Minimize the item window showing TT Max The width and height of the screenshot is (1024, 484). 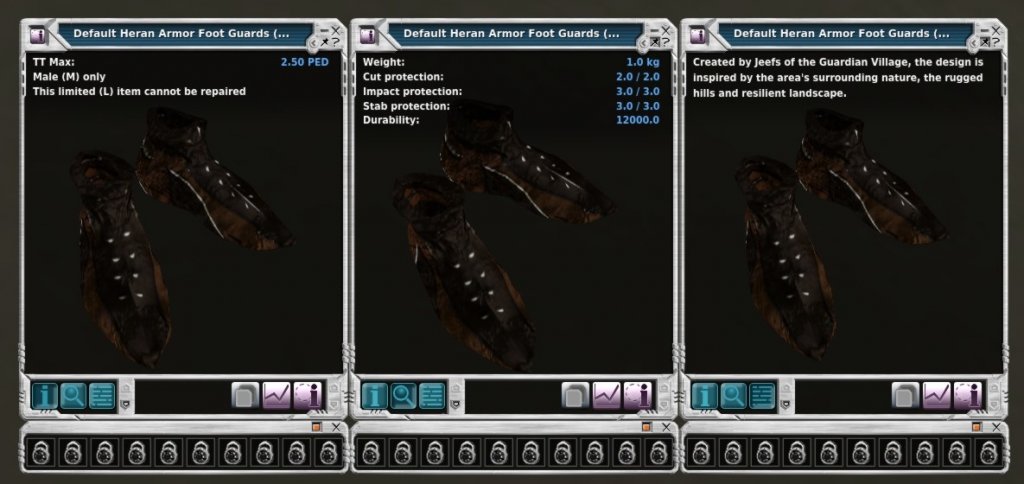(324, 30)
